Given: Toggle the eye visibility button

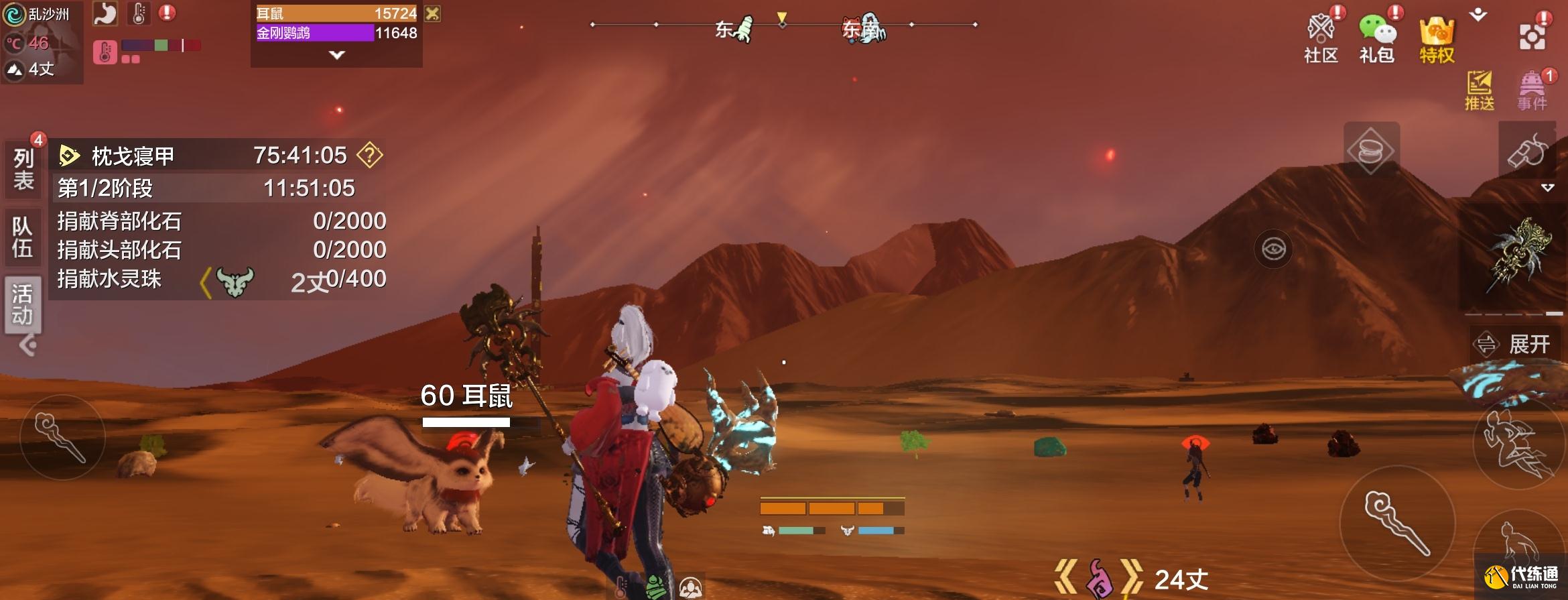Looking at the screenshot, I should coord(1273,249).
